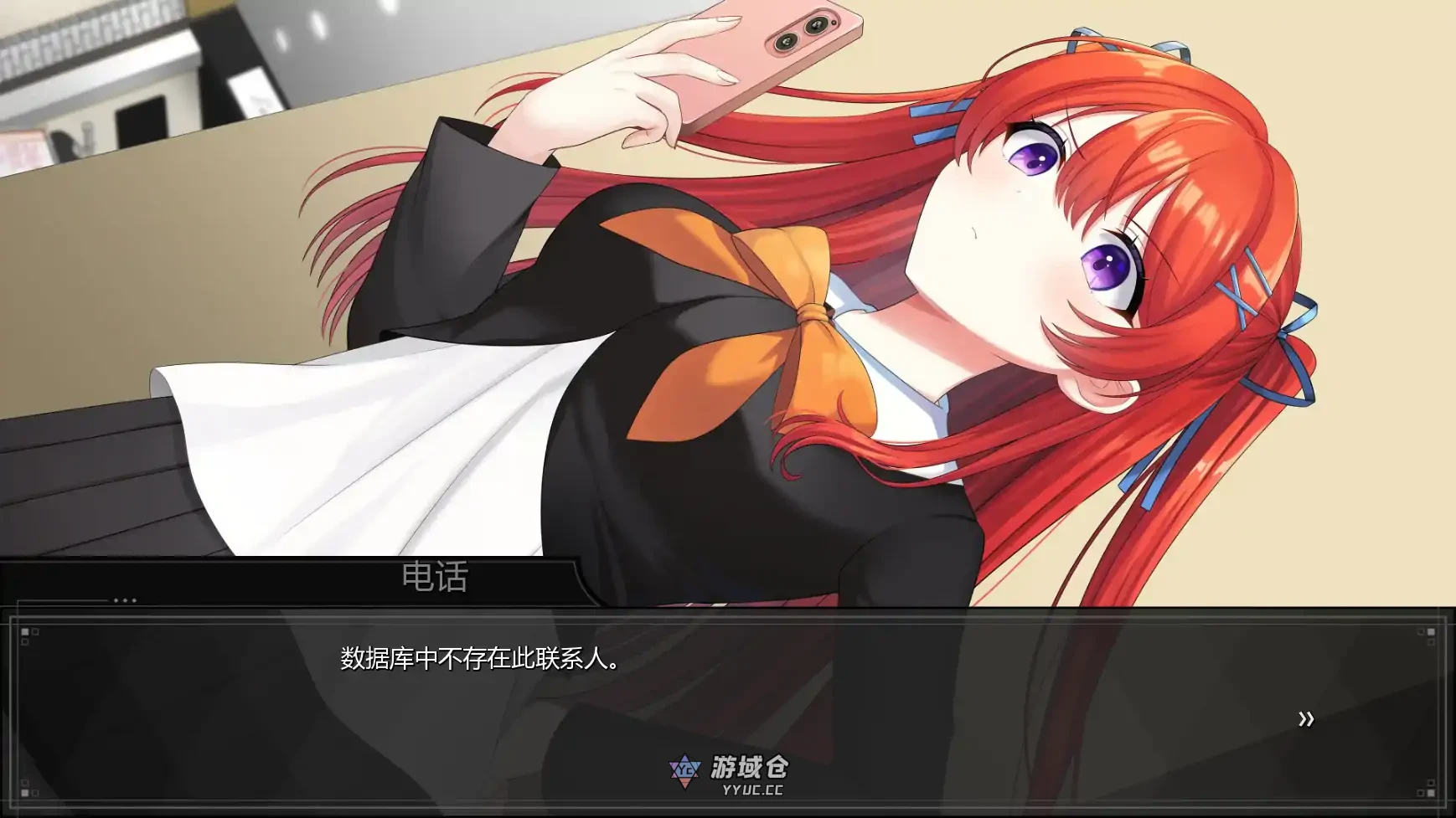
Task: Toggle the small hollow box below the left marker
Action: coord(24,641)
